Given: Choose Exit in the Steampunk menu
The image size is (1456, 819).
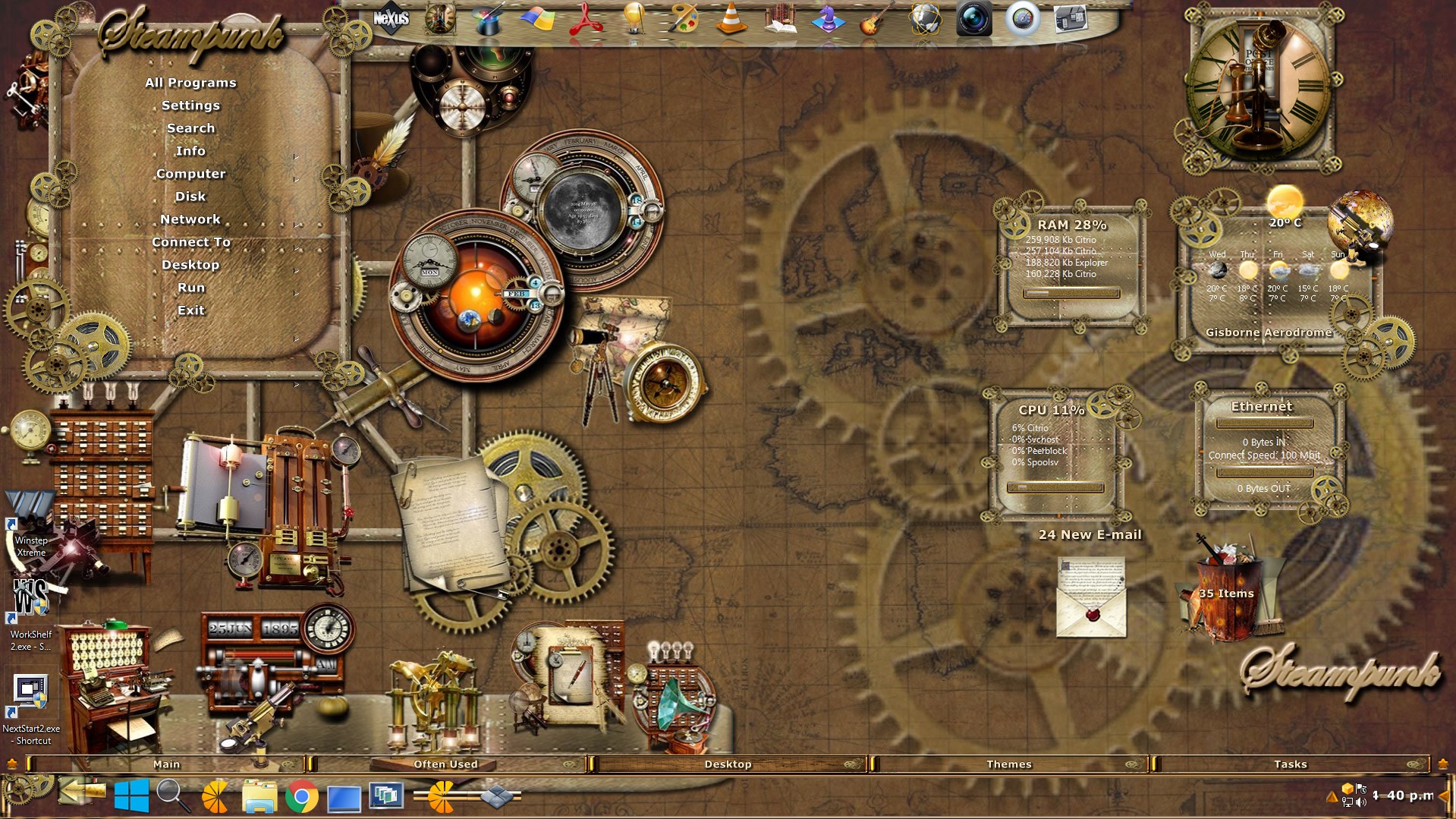Looking at the screenshot, I should [190, 310].
